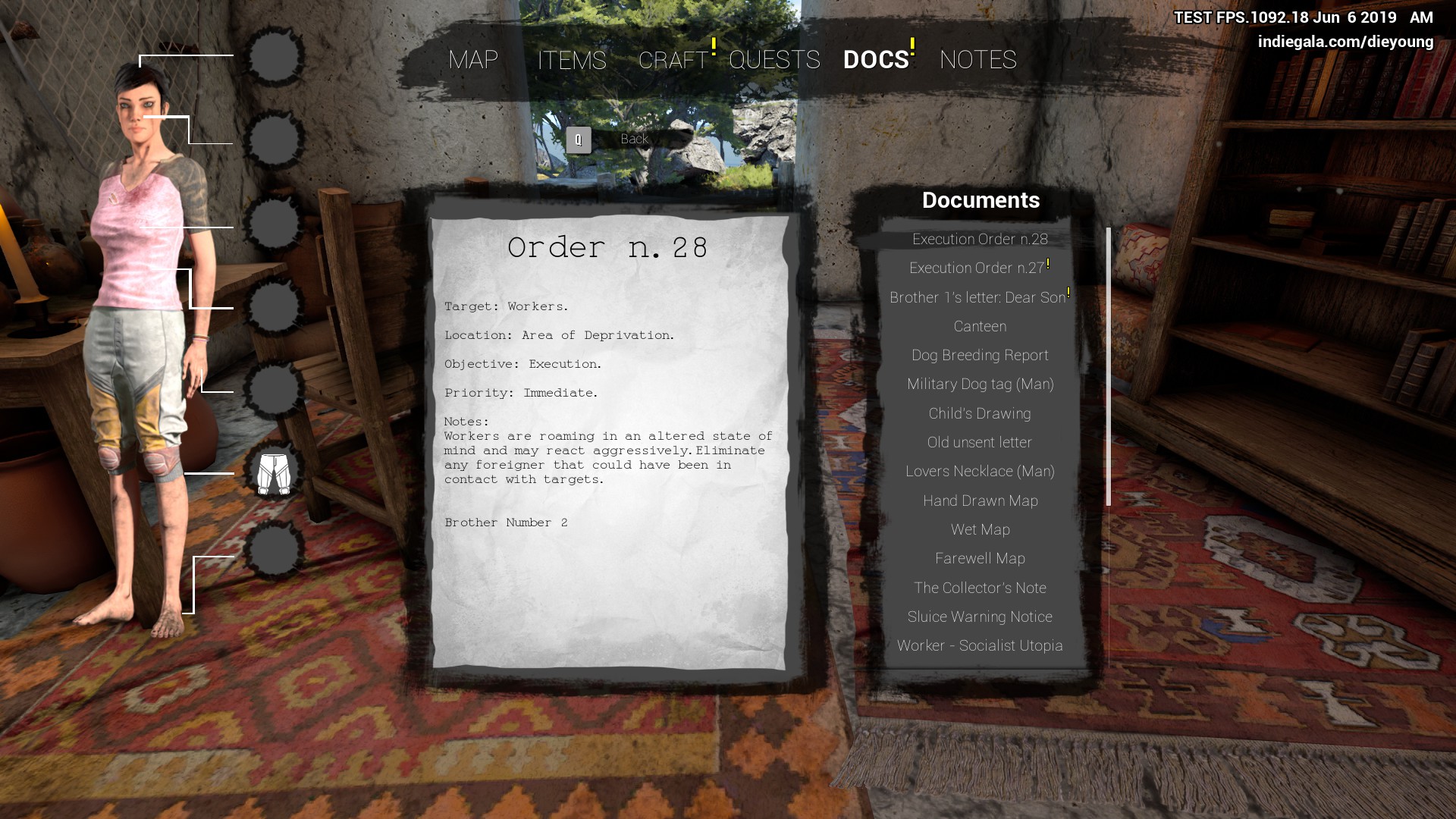Select the Canteen document
The width and height of the screenshot is (1456, 819).
coord(980,326)
